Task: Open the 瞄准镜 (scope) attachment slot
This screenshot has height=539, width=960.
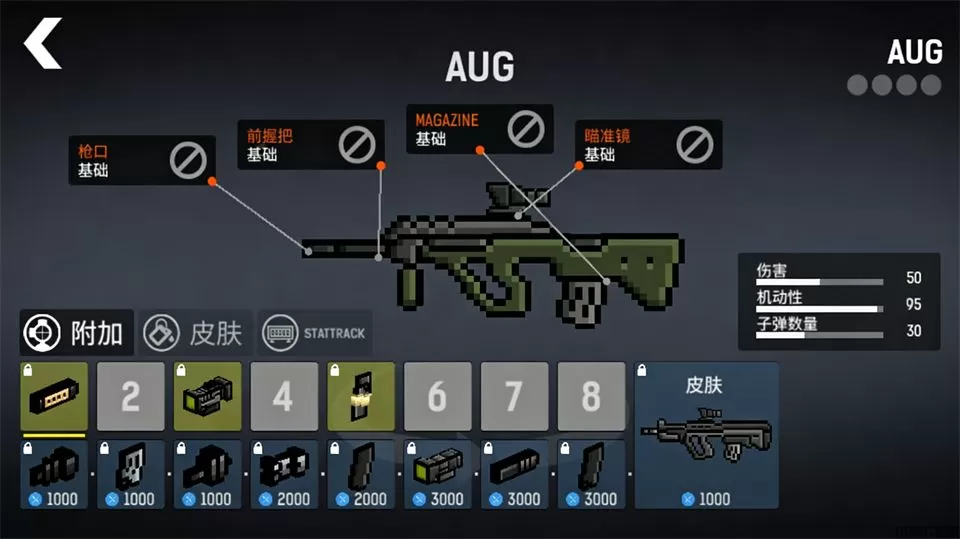Action: [649, 145]
